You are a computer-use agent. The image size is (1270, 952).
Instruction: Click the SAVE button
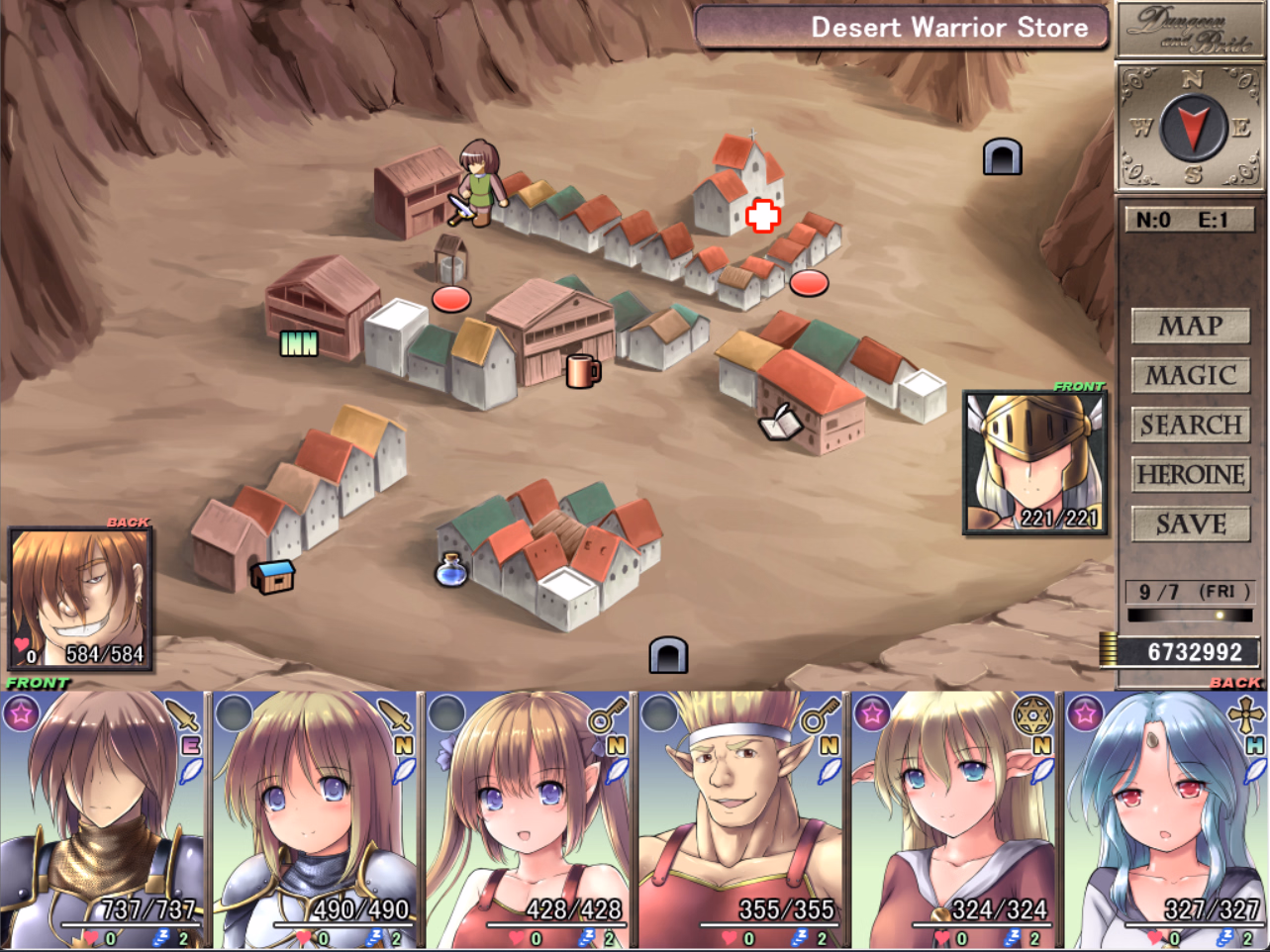point(1190,524)
